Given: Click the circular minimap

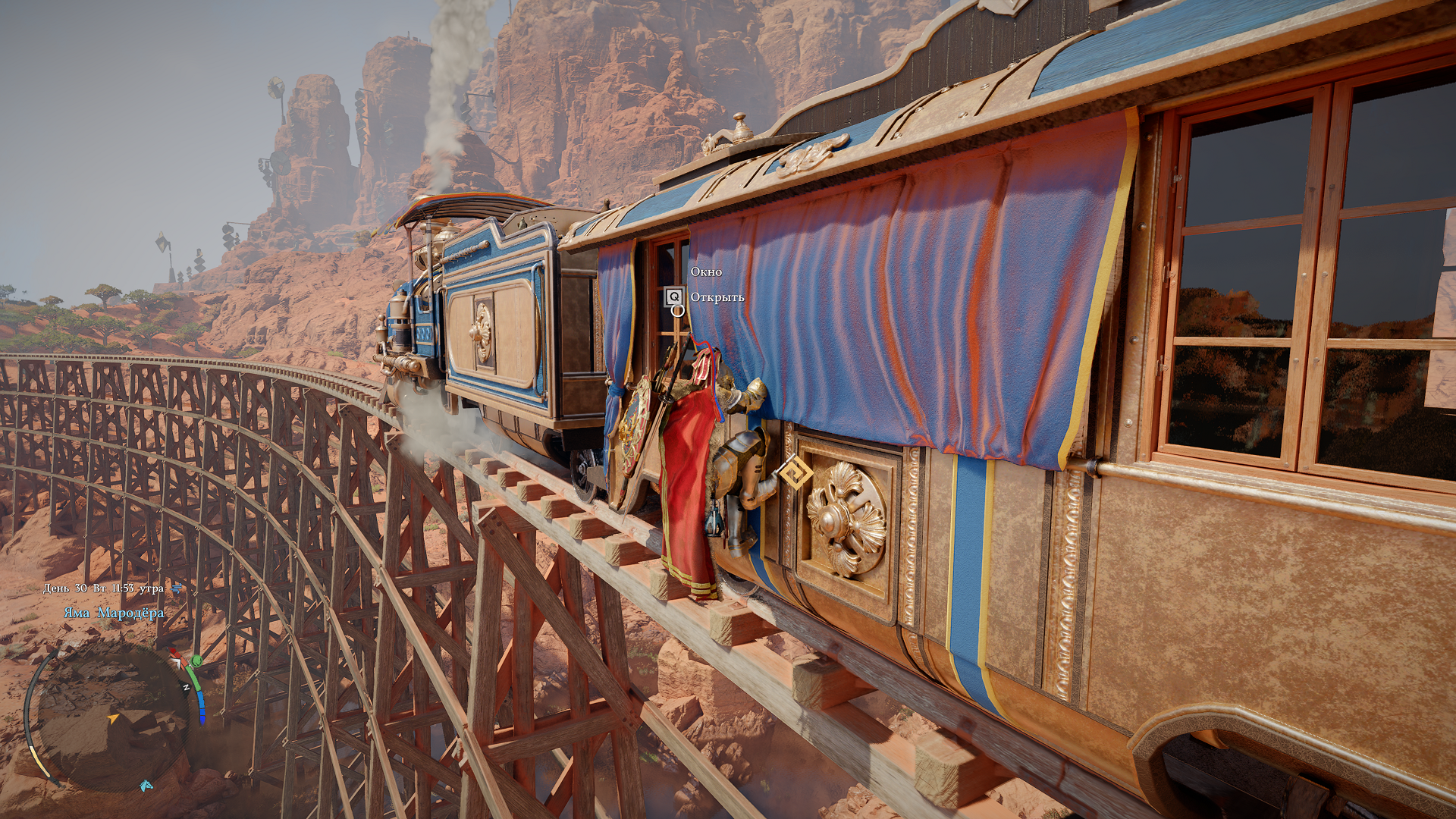Looking at the screenshot, I should coord(112,717).
